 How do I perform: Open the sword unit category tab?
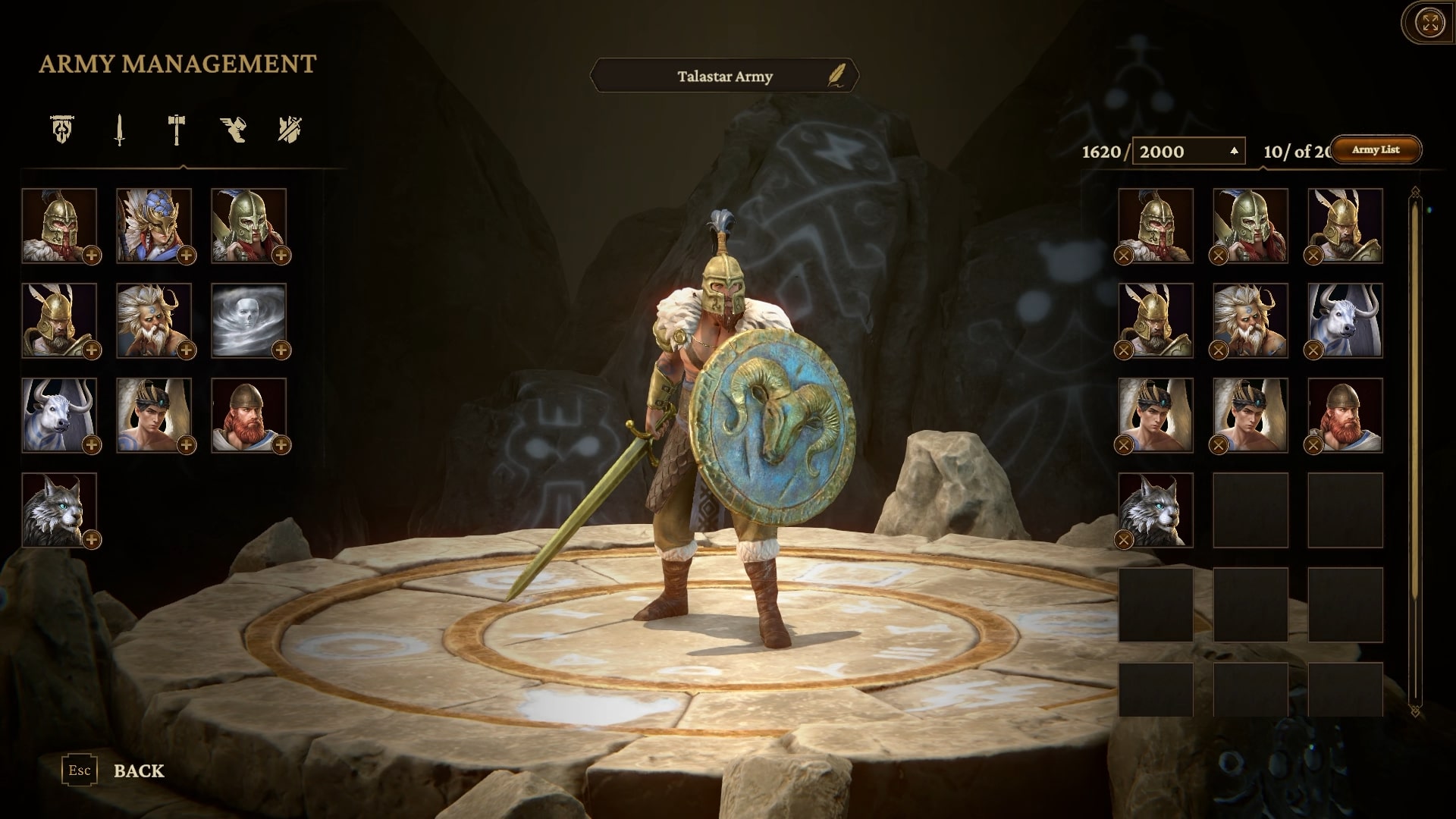tap(119, 130)
